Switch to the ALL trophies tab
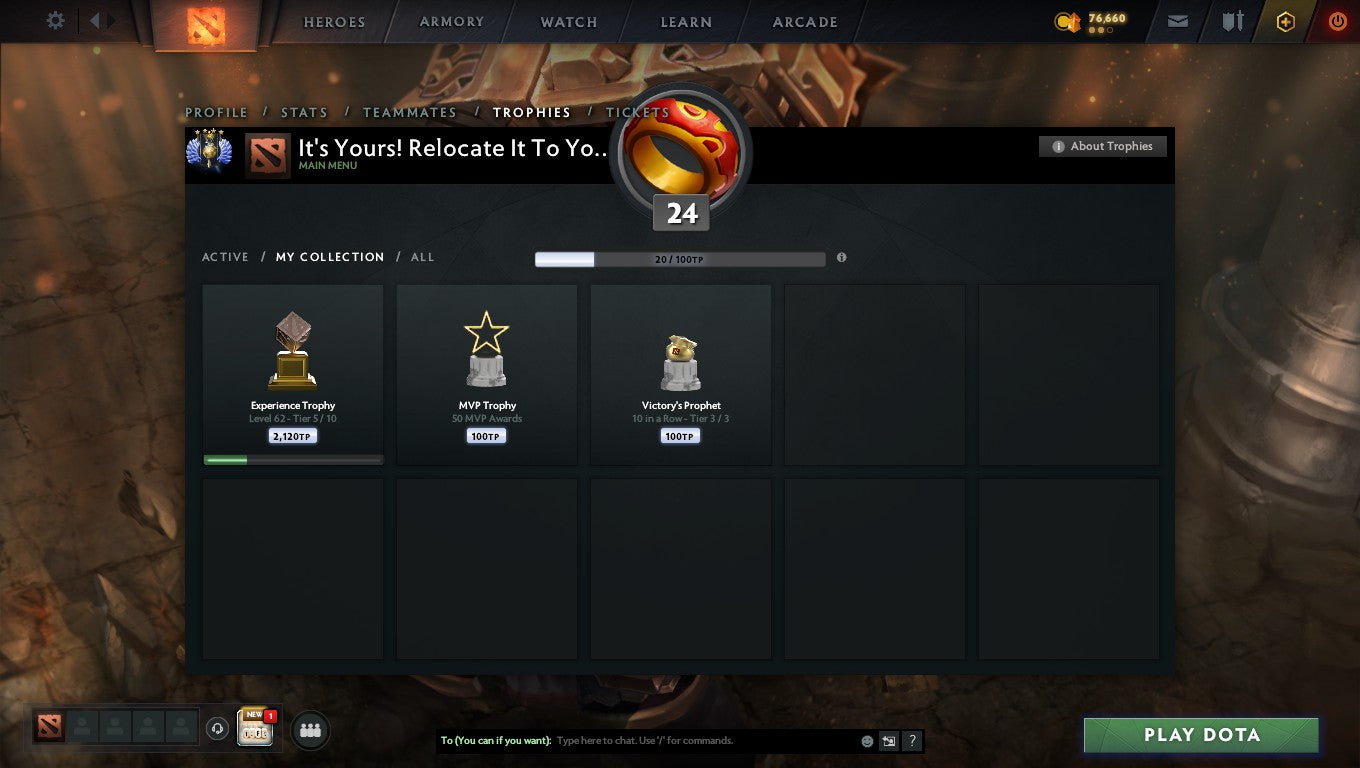The width and height of the screenshot is (1360, 768). 422,257
